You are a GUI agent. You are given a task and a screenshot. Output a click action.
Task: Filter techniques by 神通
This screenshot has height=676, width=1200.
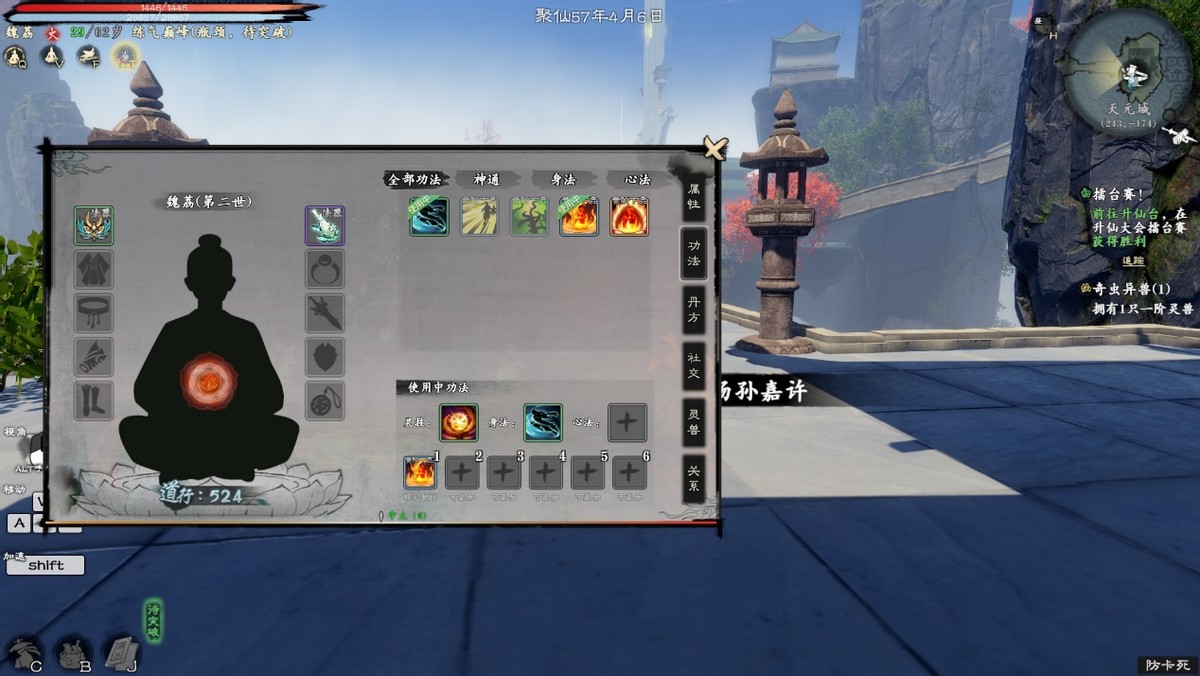pos(487,180)
